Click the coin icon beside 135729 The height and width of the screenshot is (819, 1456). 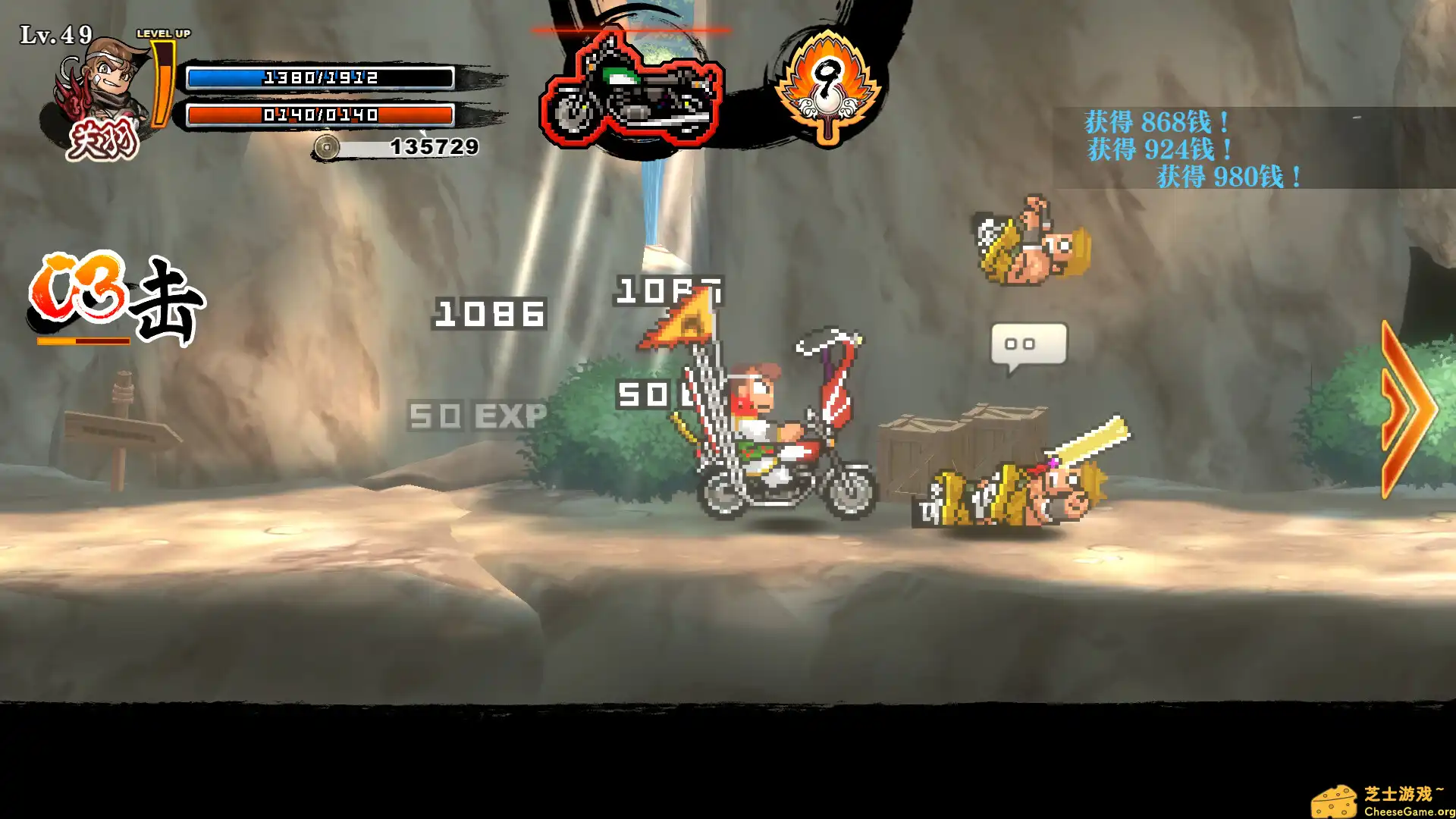(x=328, y=149)
